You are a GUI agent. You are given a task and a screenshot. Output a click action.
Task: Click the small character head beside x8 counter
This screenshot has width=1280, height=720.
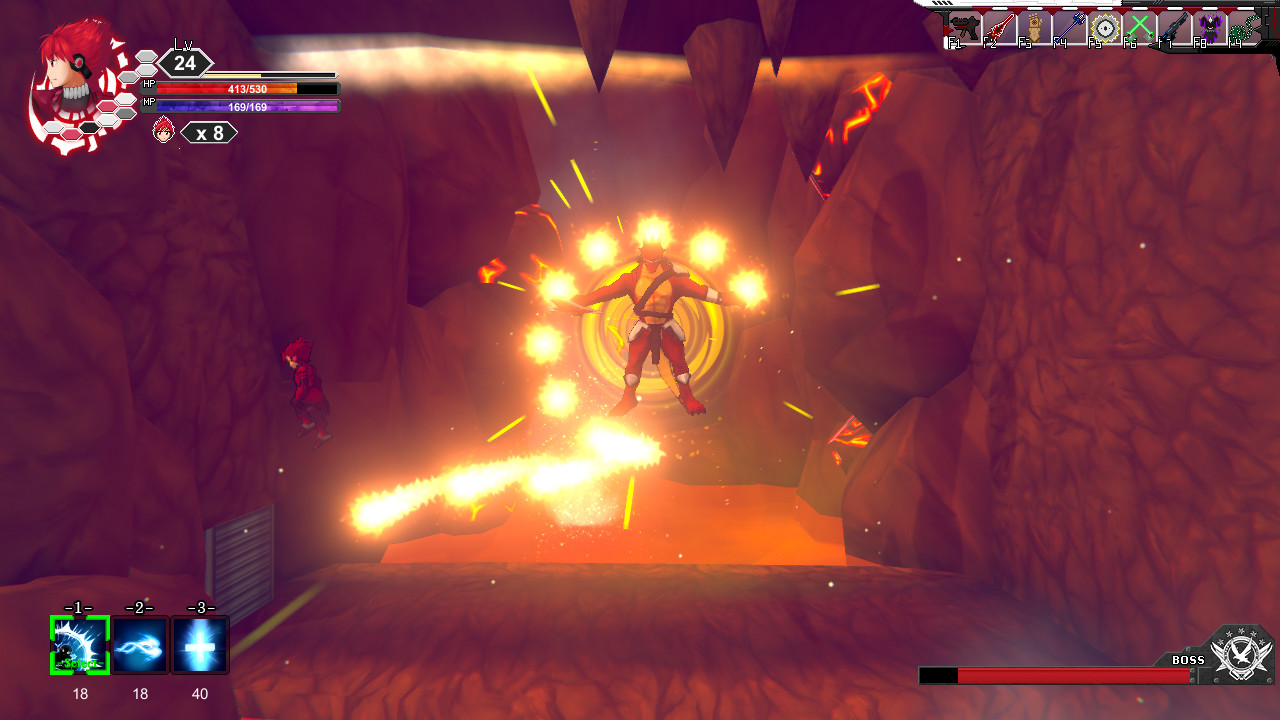click(160, 131)
